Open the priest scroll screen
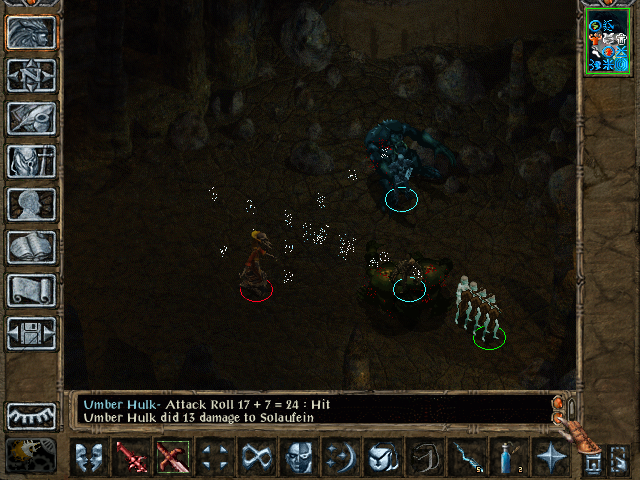Screen dimensions: 640x480 point(31,290)
